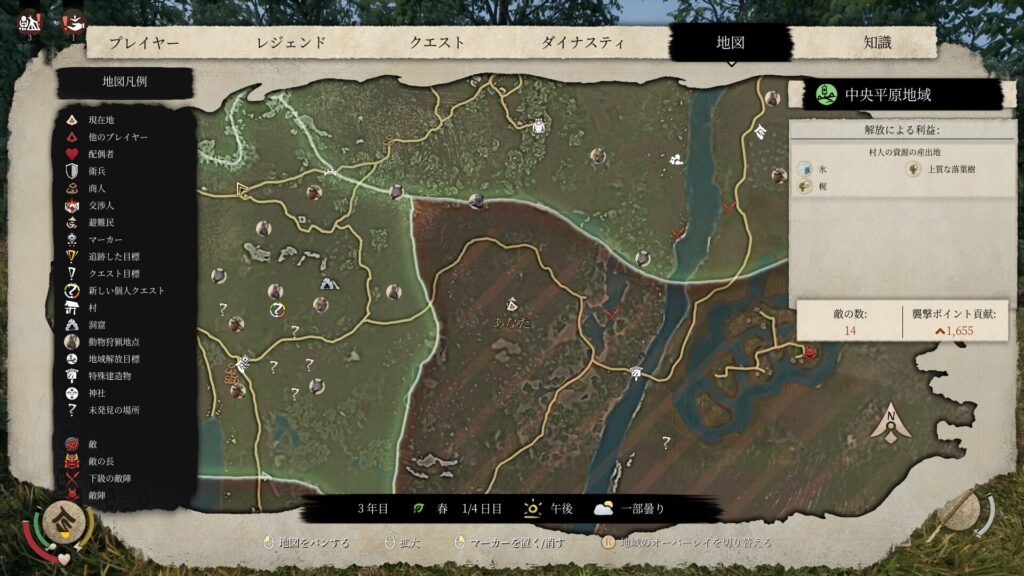Select the 村 legend entry

tap(92, 308)
